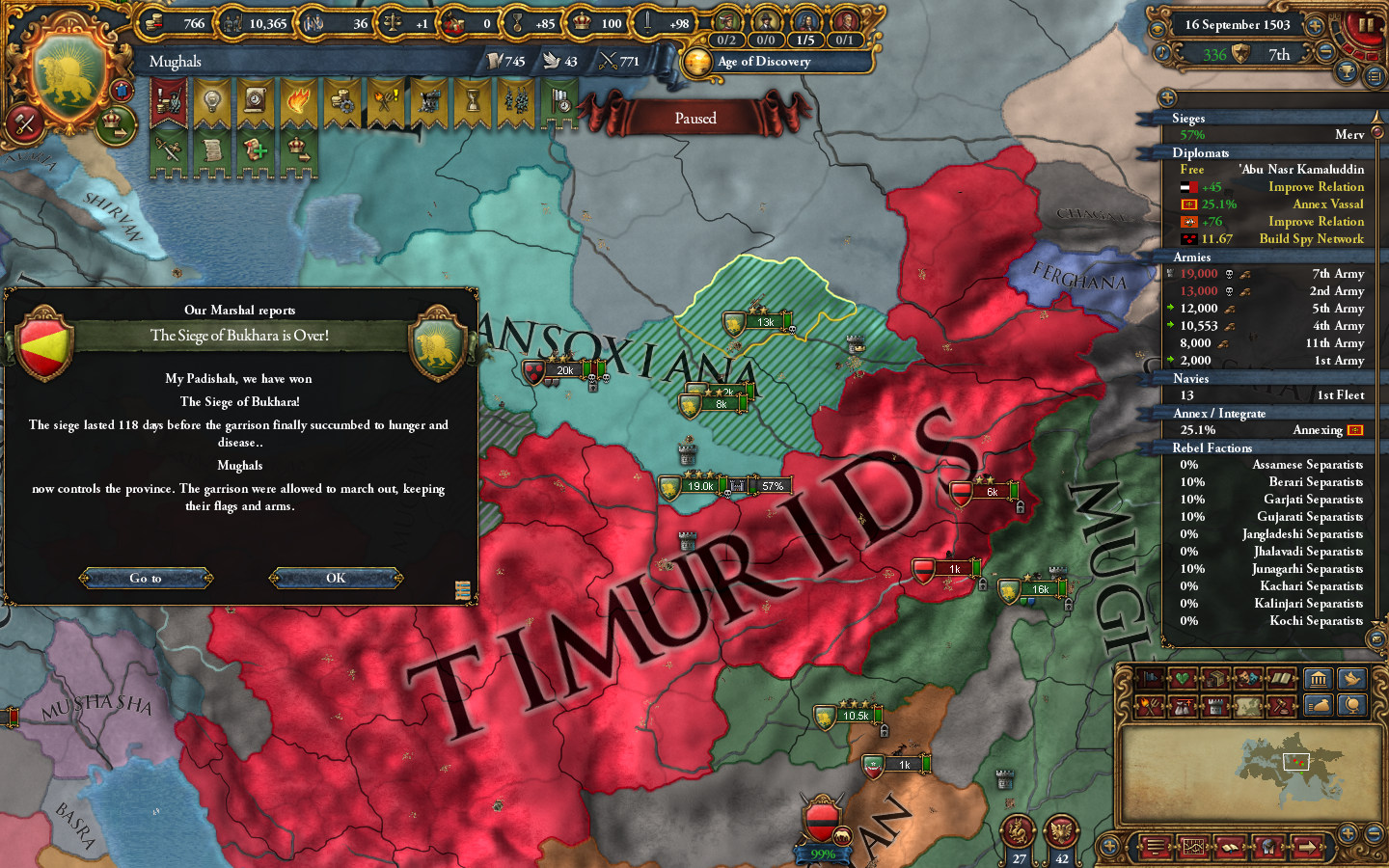This screenshot has height=868, width=1389.
Task: Click the hourglass siege alert banner
Action: (x=471, y=99)
